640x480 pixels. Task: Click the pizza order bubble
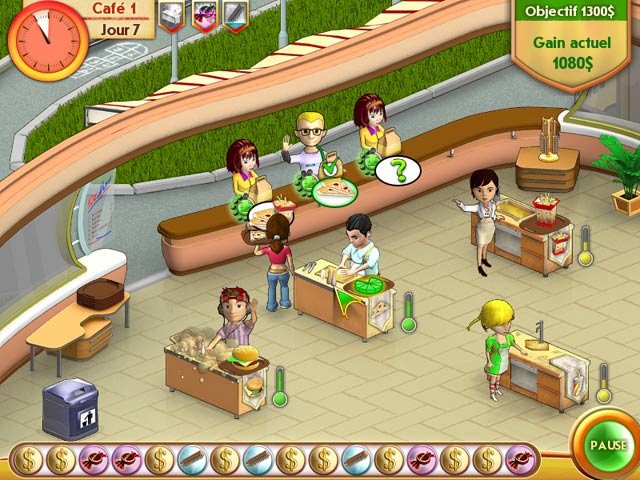(334, 190)
